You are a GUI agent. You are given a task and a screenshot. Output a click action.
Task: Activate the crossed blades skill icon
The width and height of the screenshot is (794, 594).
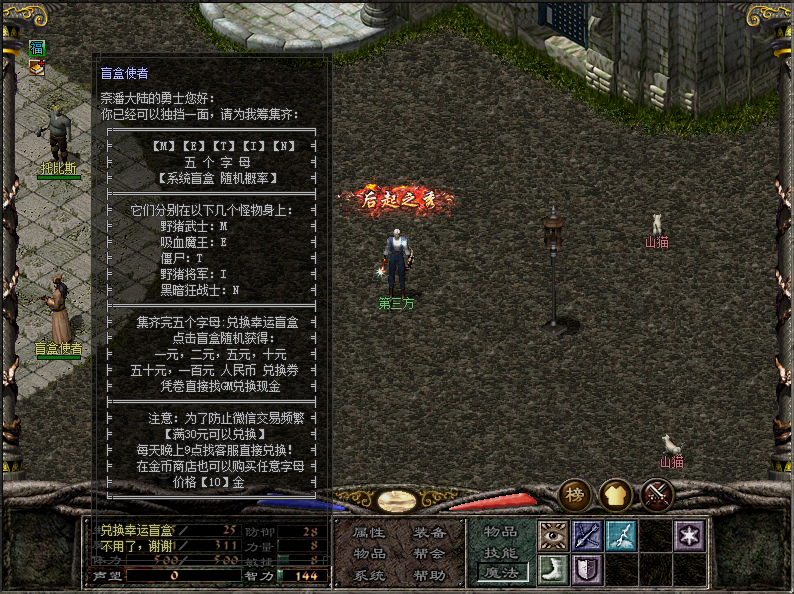[x=587, y=536]
